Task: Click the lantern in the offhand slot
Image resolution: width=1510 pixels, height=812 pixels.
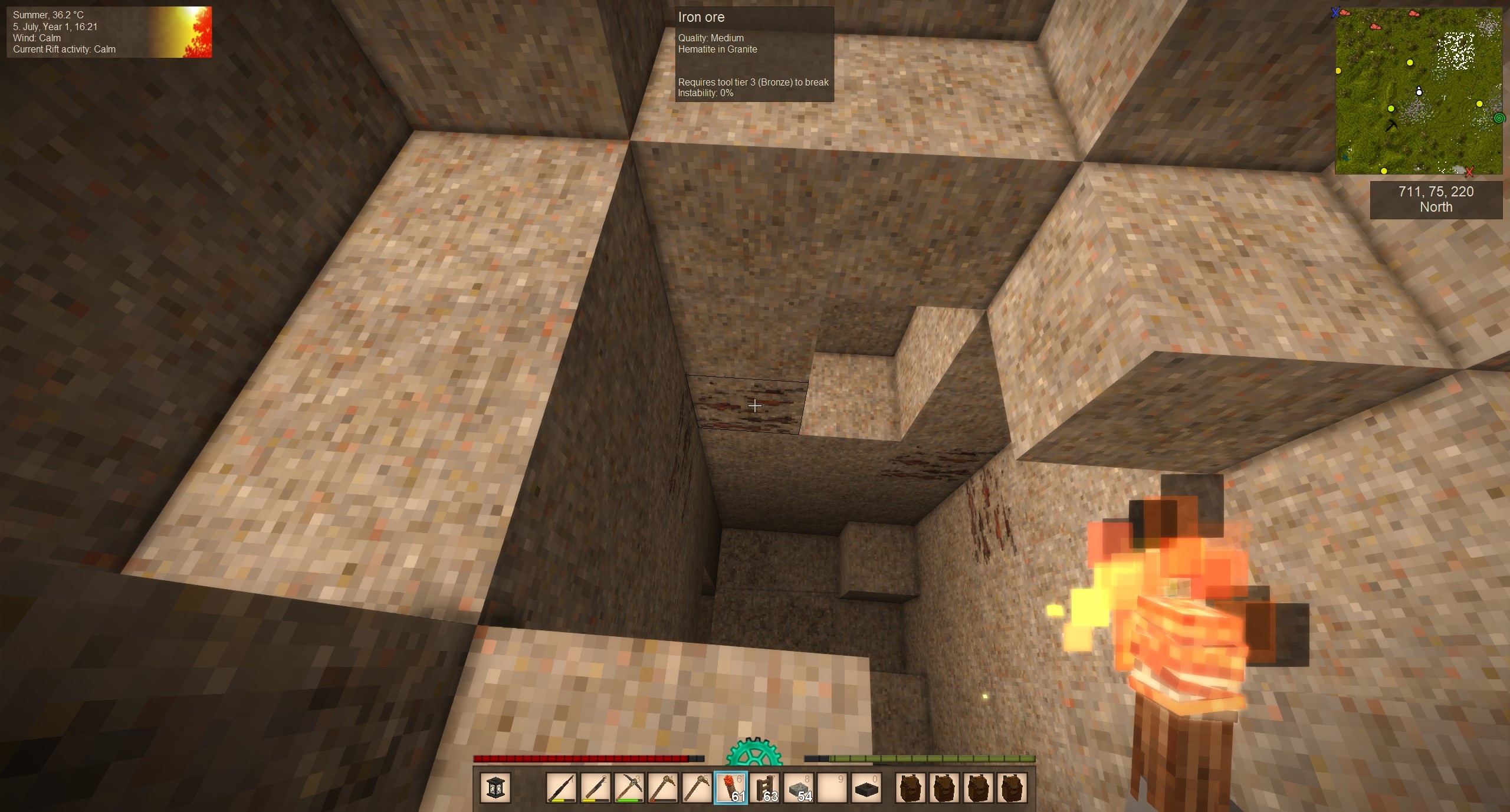Action: point(495,787)
